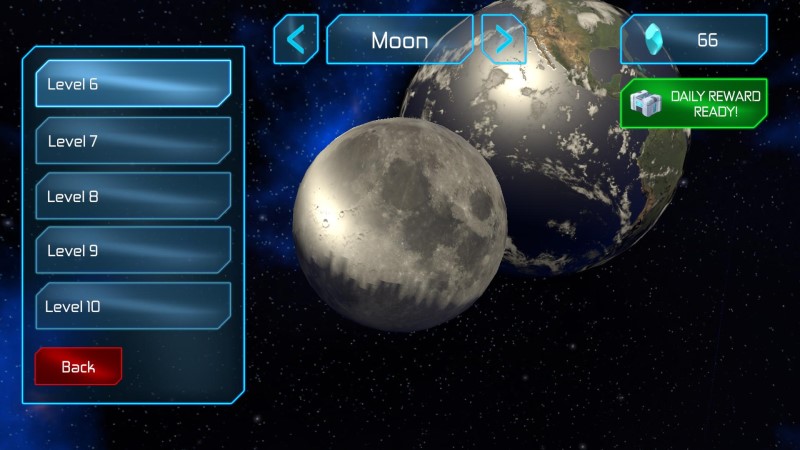800x450 pixels.
Task: Claim the Daily Reward
Action: tap(693, 103)
